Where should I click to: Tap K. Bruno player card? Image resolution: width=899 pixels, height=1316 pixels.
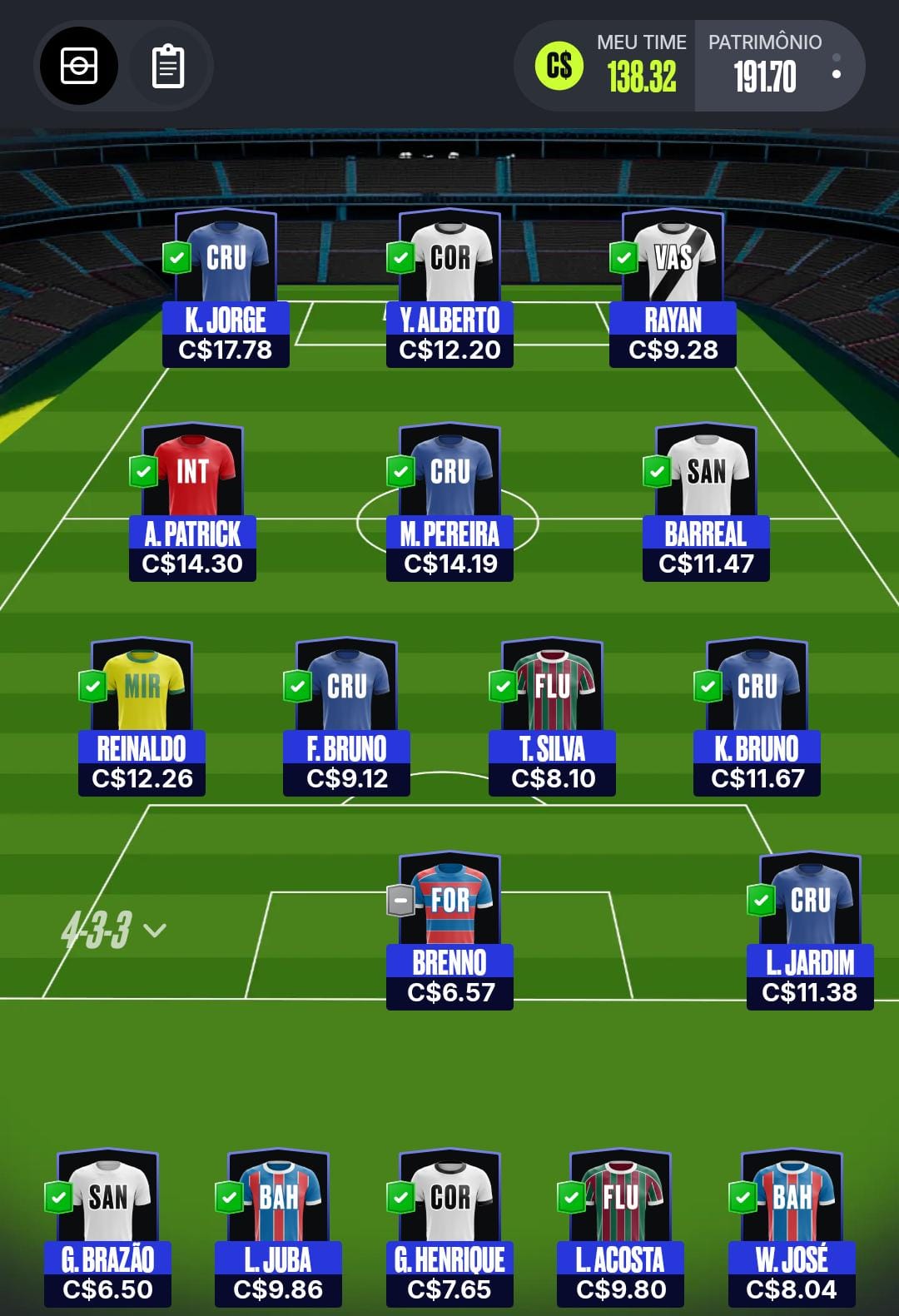(x=757, y=717)
